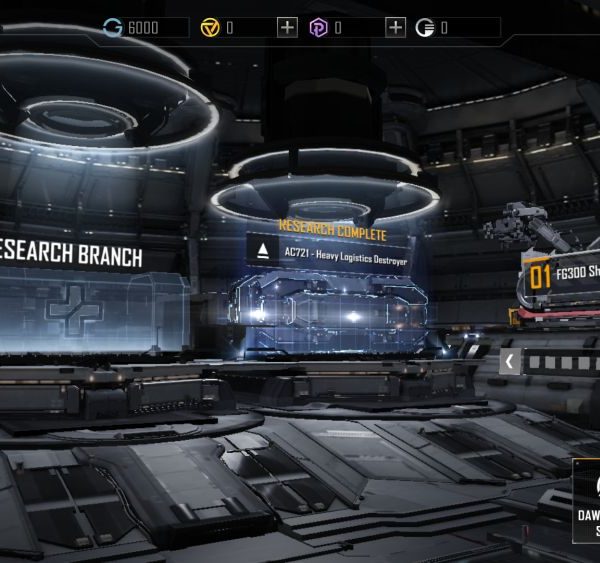Open the 01 FG300 ship slot

560,274
